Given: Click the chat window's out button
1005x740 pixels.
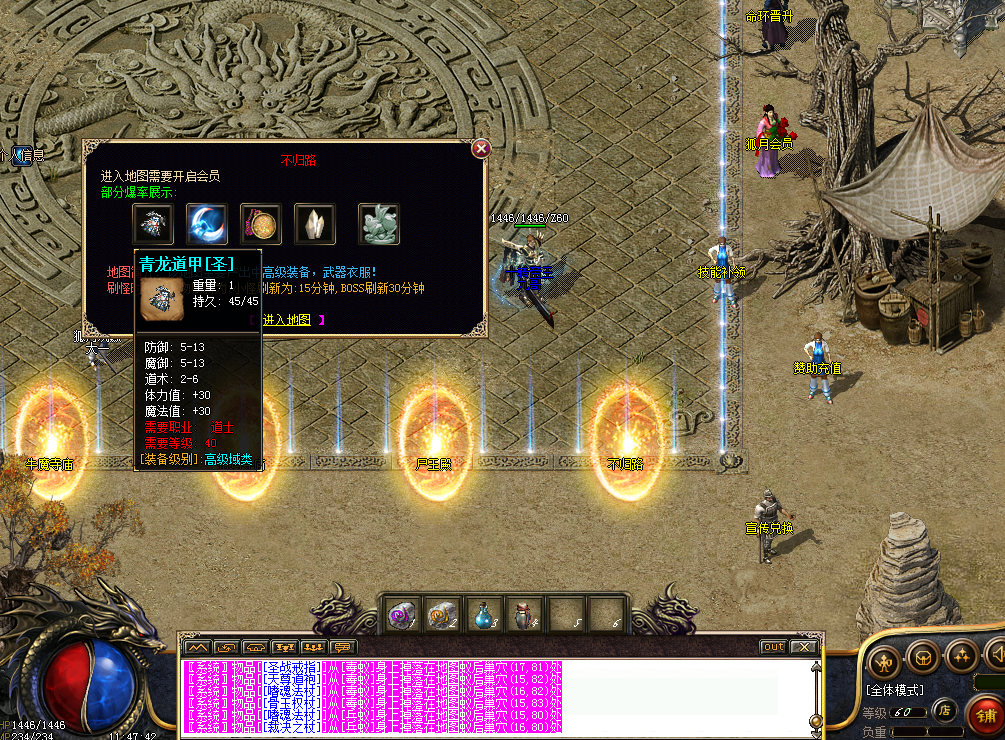Looking at the screenshot, I should coord(773,647).
